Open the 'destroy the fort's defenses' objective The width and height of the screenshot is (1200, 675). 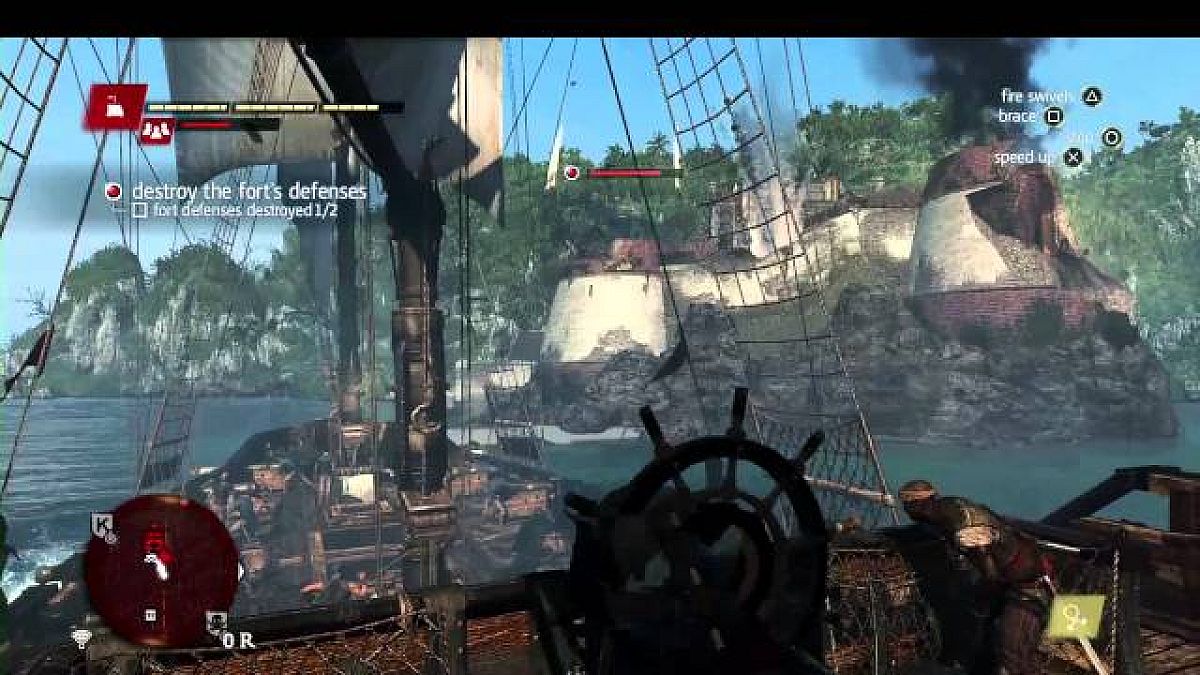point(249,190)
